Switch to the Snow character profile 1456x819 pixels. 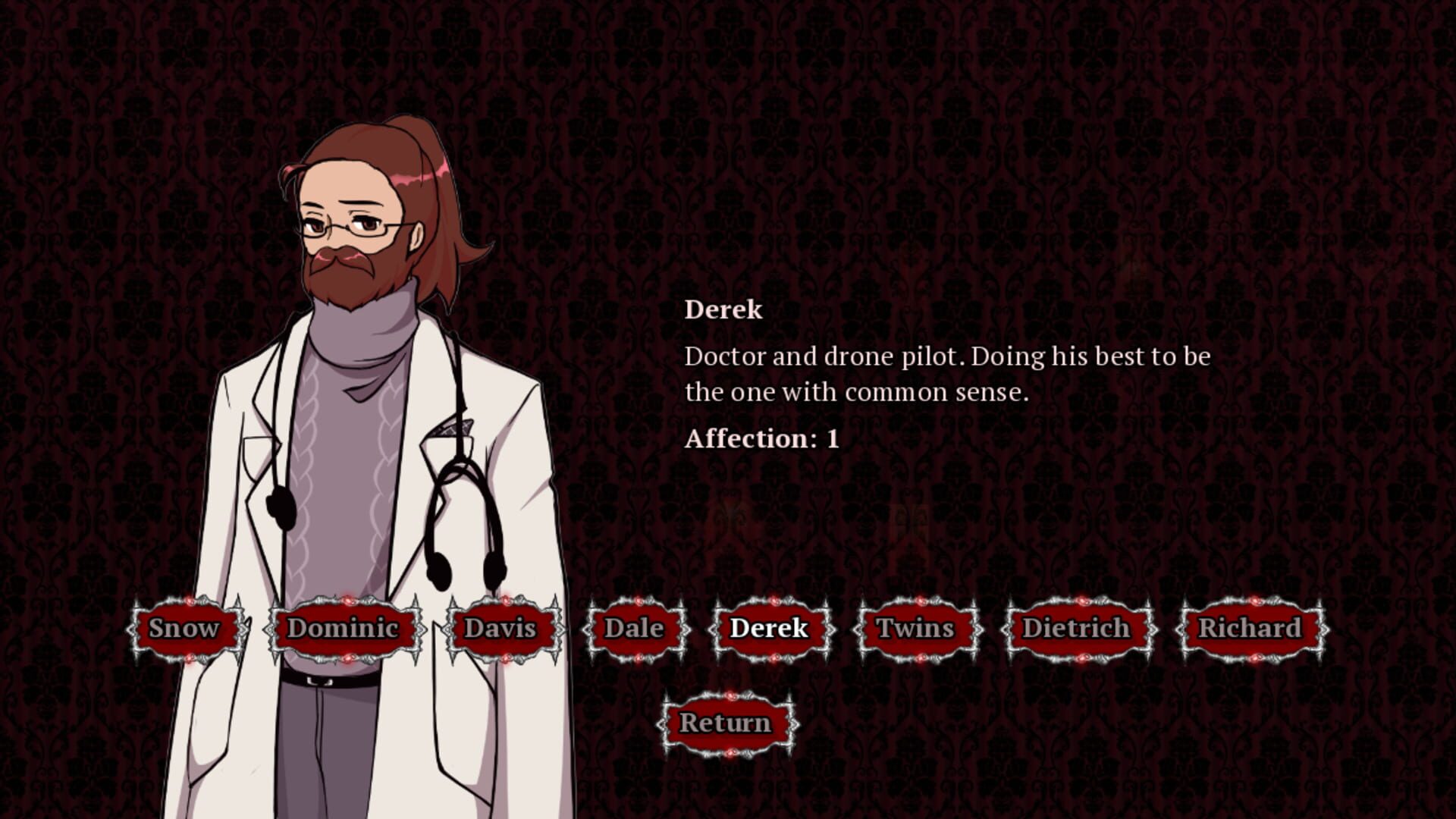pyautogui.click(x=184, y=628)
